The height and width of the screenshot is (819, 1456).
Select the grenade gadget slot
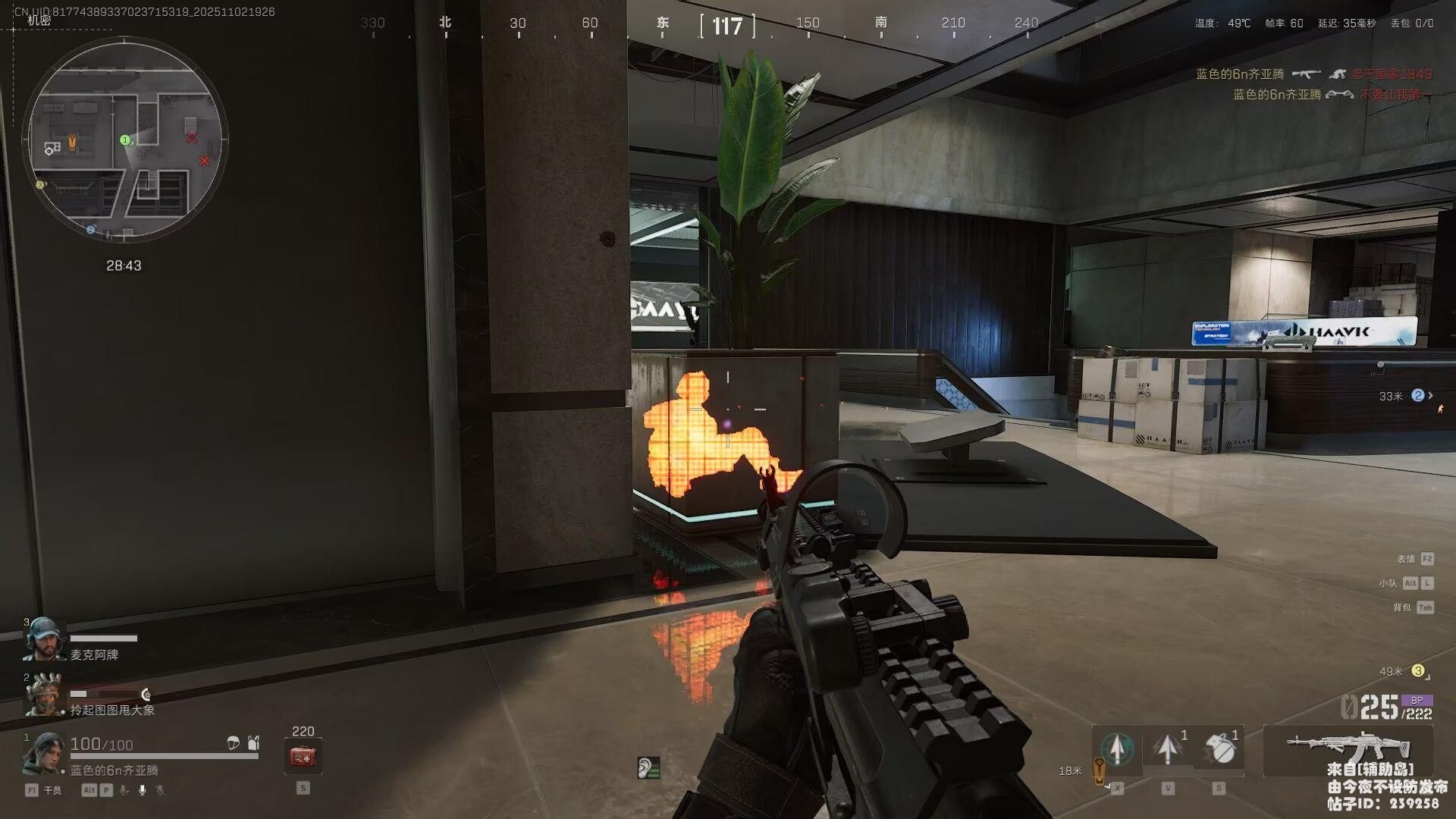coord(1219,748)
